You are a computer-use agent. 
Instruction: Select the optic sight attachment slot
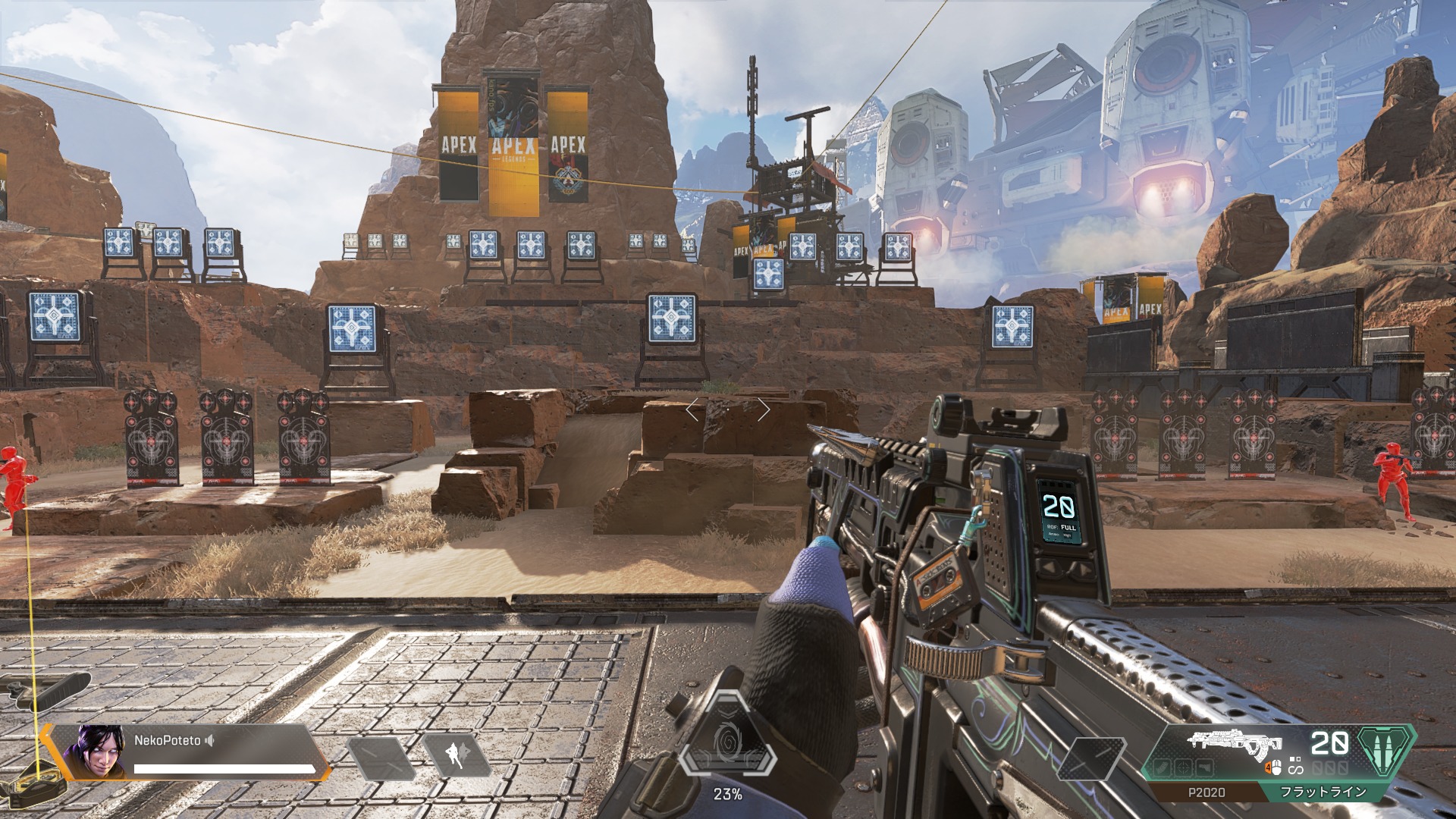[x=1185, y=768]
